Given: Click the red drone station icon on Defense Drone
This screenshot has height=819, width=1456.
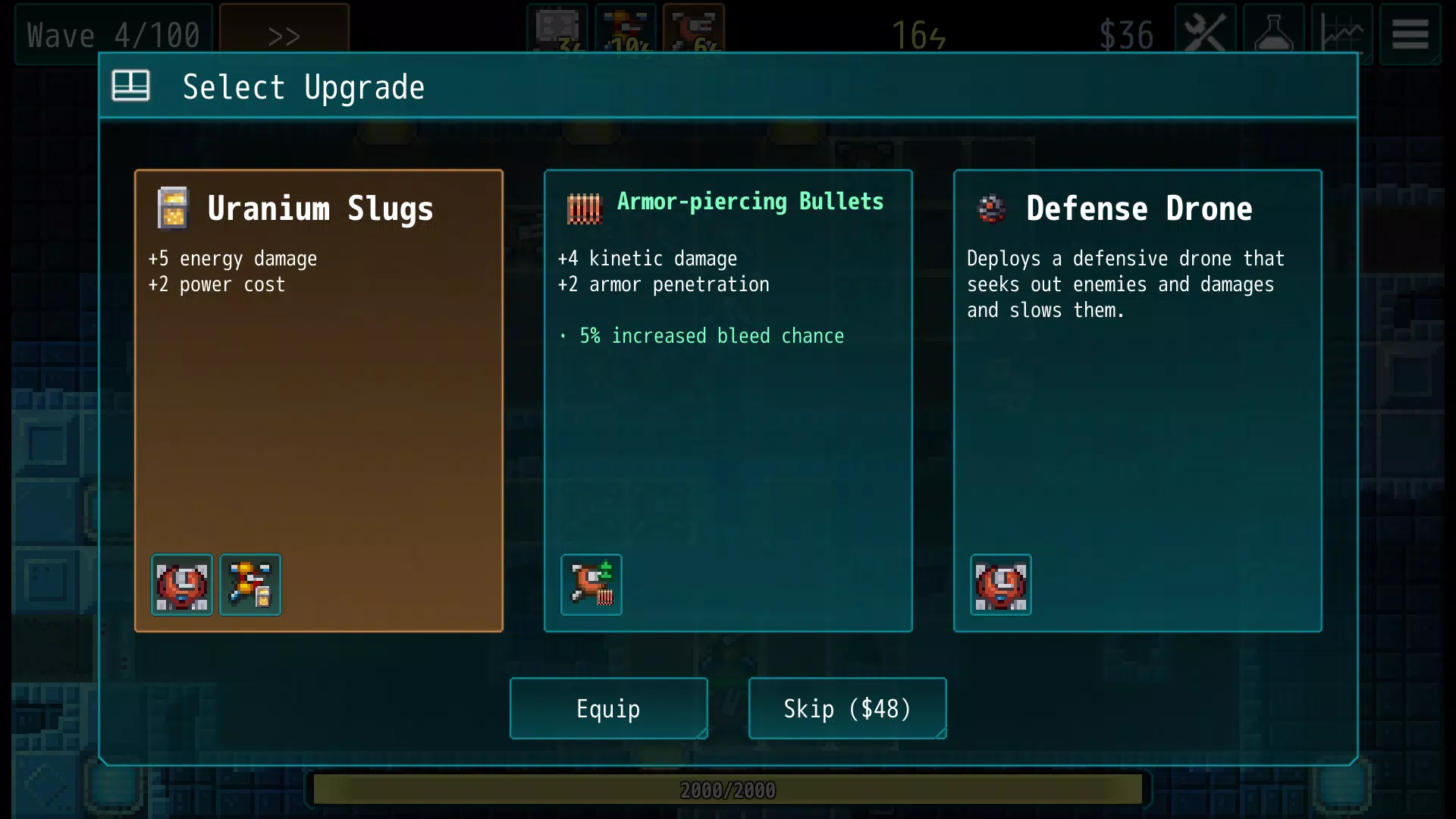Looking at the screenshot, I should pyautogui.click(x=1001, y=585).
